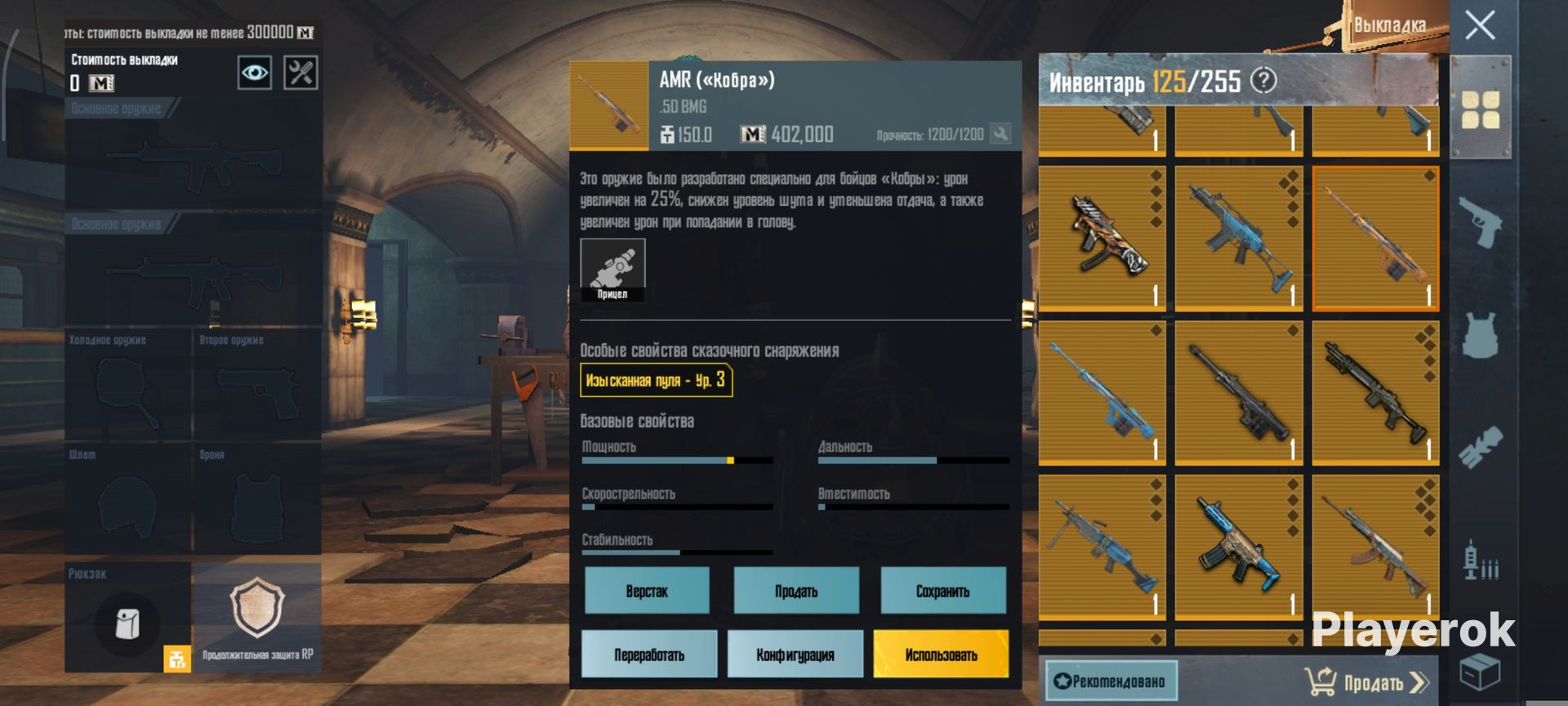Close the loadout screen

click(1480, 25)
